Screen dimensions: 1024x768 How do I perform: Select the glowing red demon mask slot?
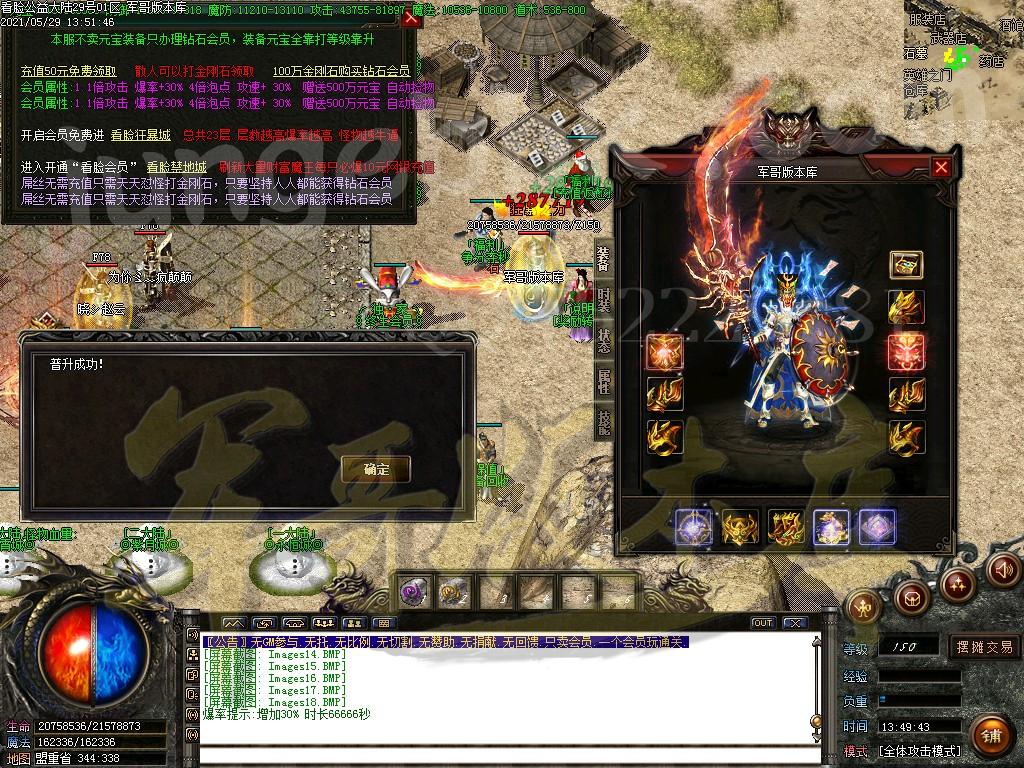point(906,352)
